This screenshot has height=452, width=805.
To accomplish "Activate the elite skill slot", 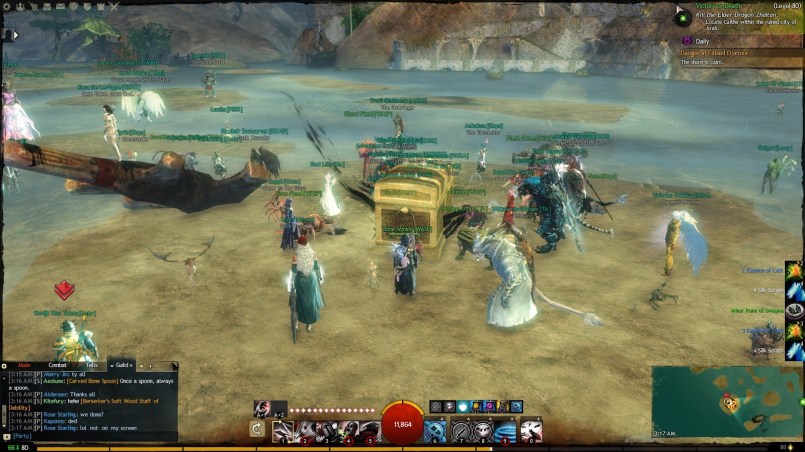I will [532, 430].
